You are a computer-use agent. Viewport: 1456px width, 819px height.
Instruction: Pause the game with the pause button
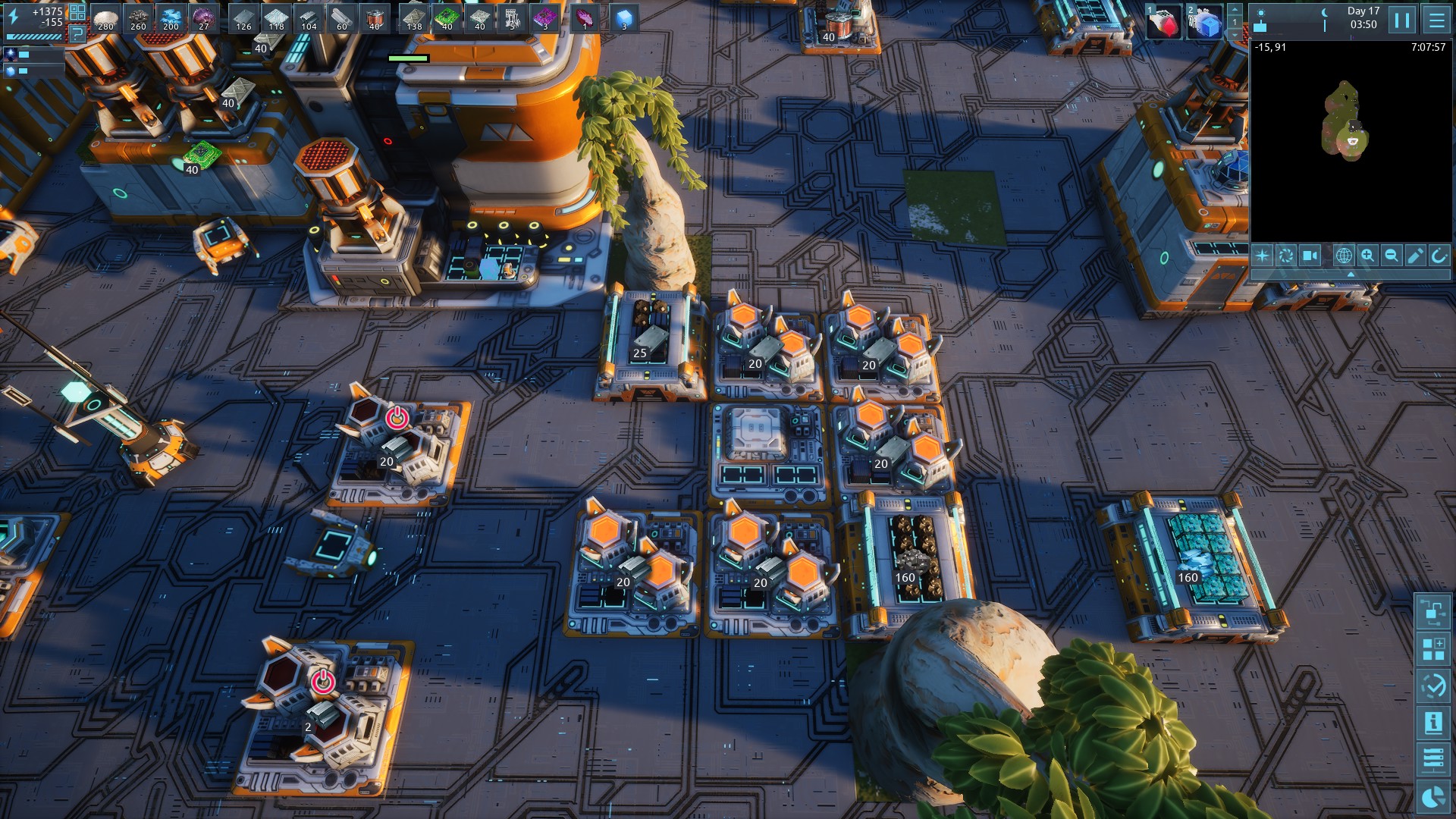[1402, 20]
